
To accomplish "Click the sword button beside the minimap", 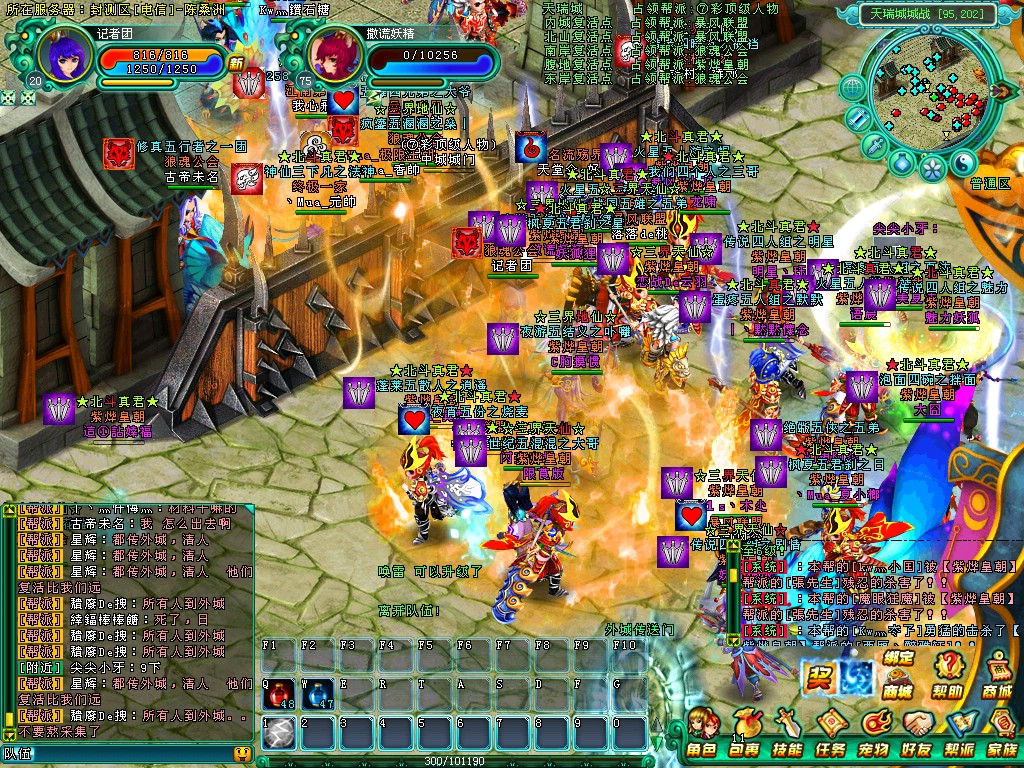I will tap(874, 146).
